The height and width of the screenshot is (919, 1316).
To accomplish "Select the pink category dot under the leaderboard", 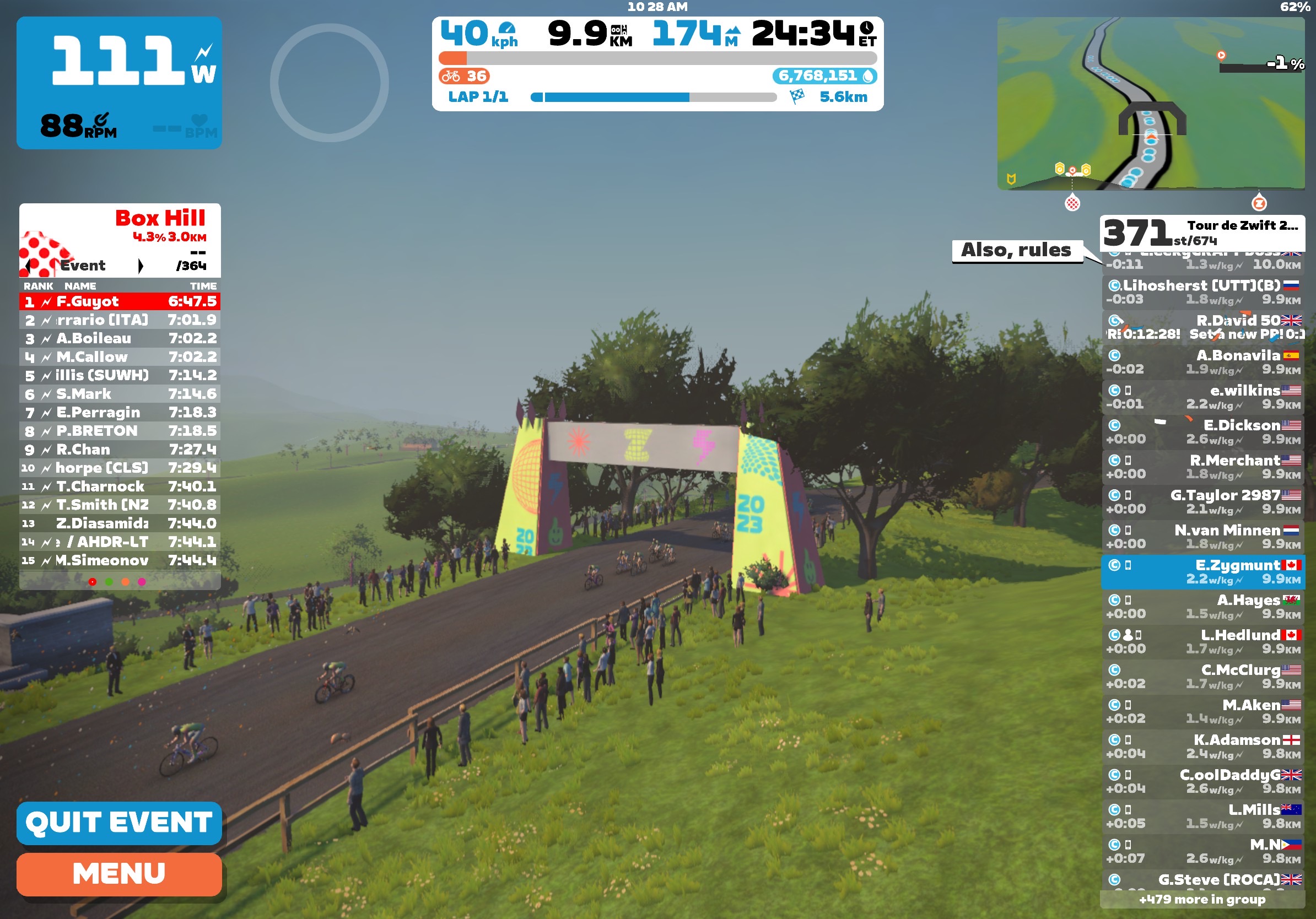I will click(x=143, y=581).
